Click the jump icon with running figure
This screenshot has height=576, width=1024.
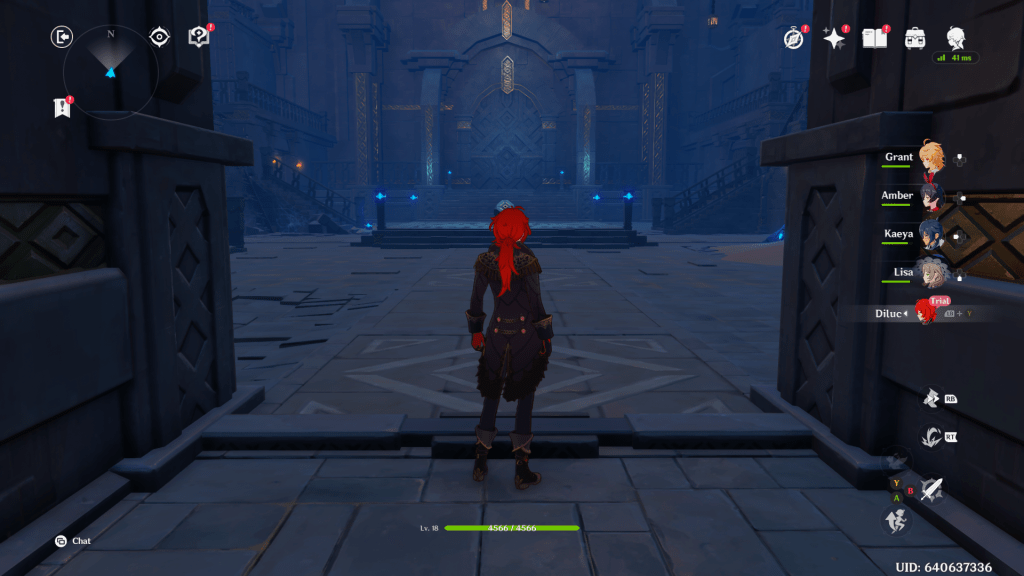tap(895, 521)
